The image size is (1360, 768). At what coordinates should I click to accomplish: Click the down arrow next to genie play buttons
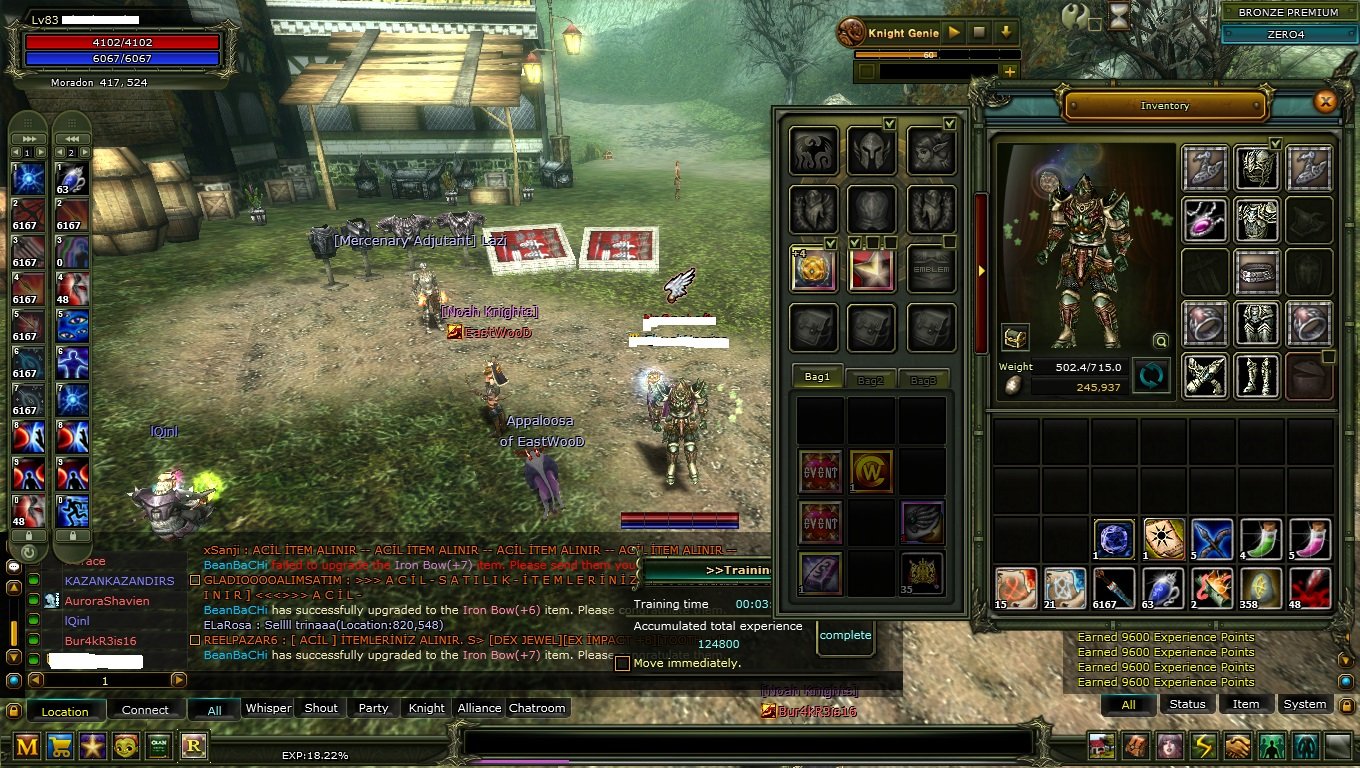click(x=1006, y=32)
